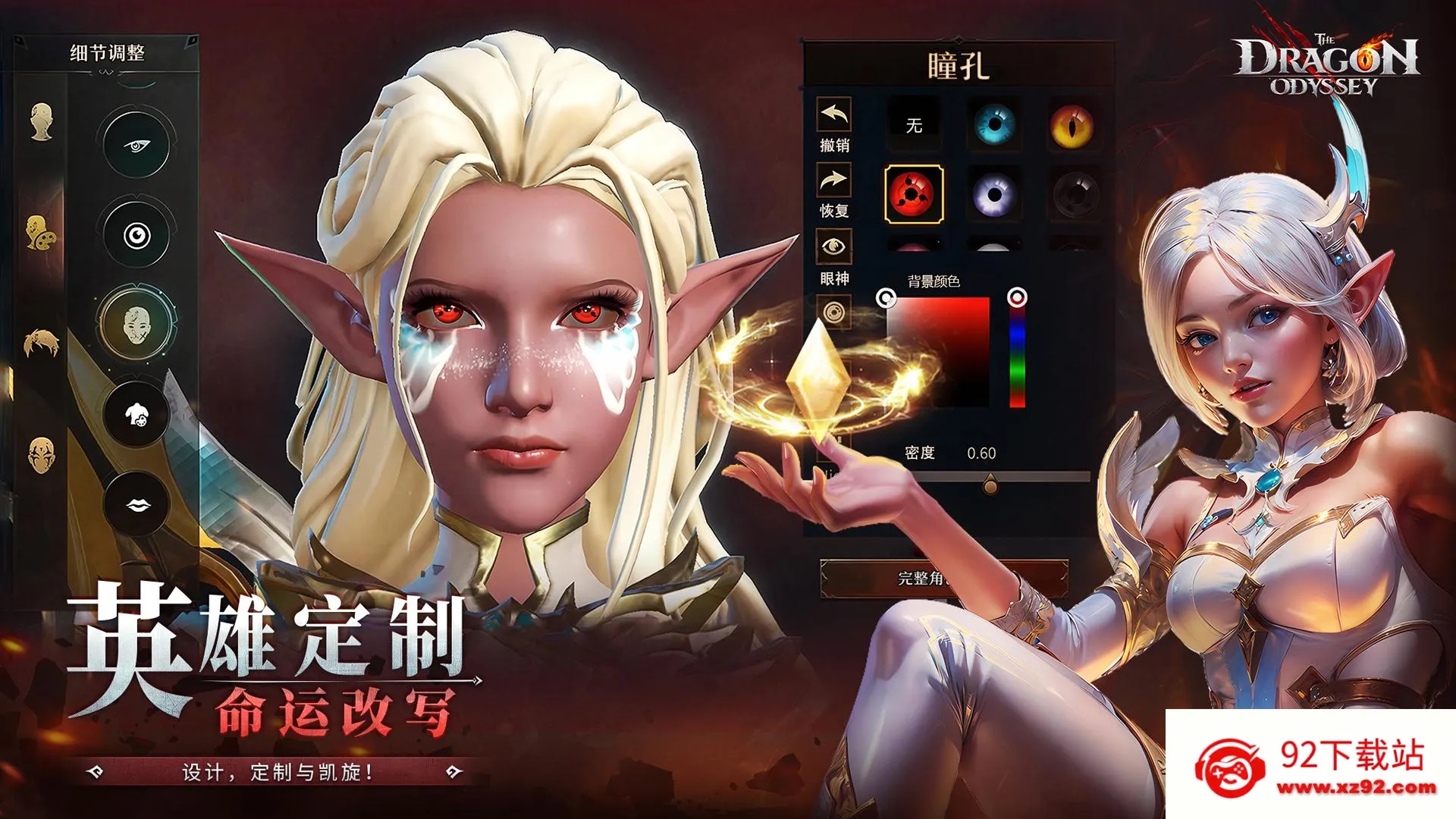The width and height of the screenshot is (1456, 819).
Task: Select the eye adjustment tool
Action: (x=135, y=146)
